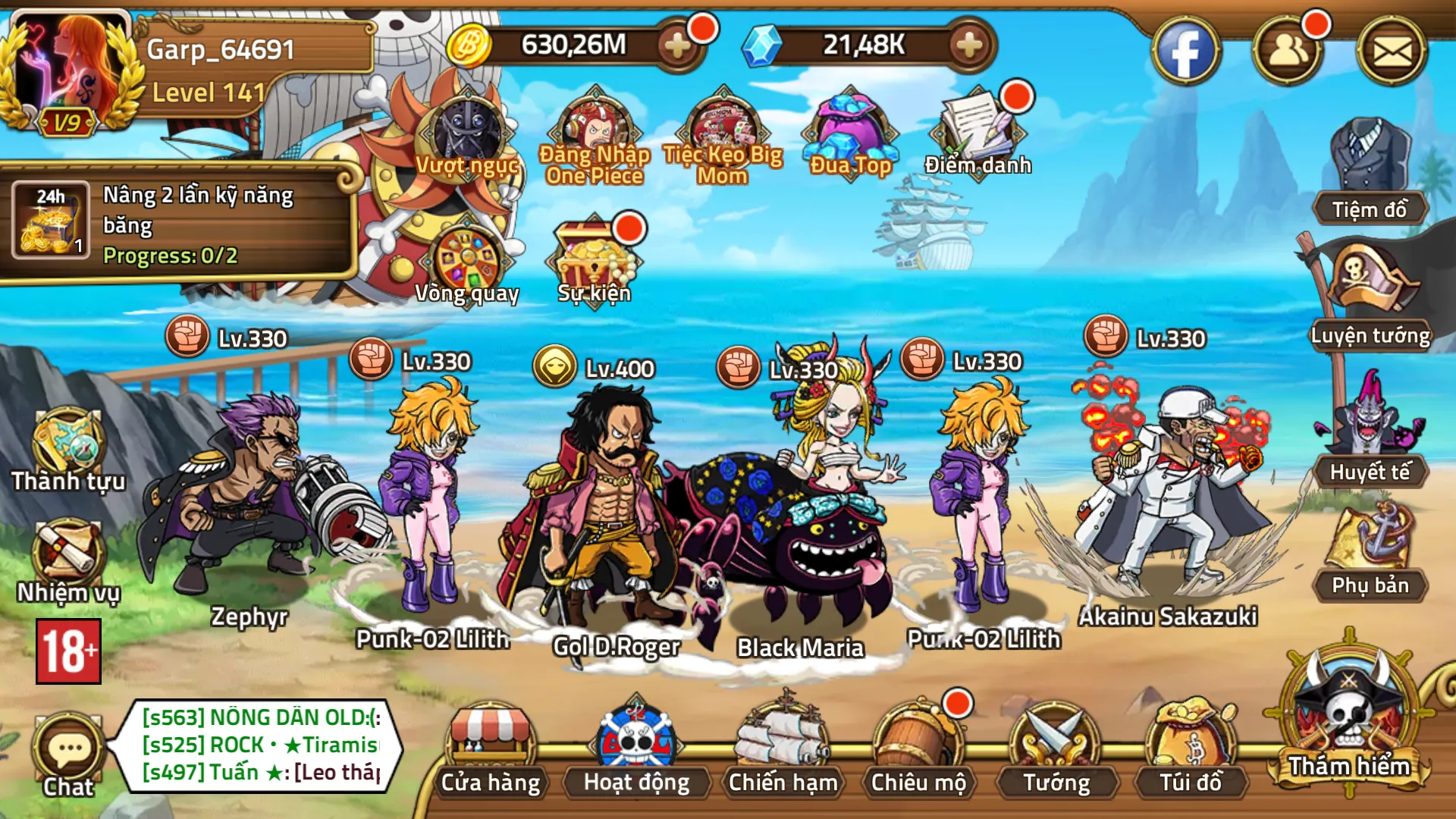Go to the Chiến hạm warship screen
Viewport: 1456px width, 819px height.
pos(783,747)
